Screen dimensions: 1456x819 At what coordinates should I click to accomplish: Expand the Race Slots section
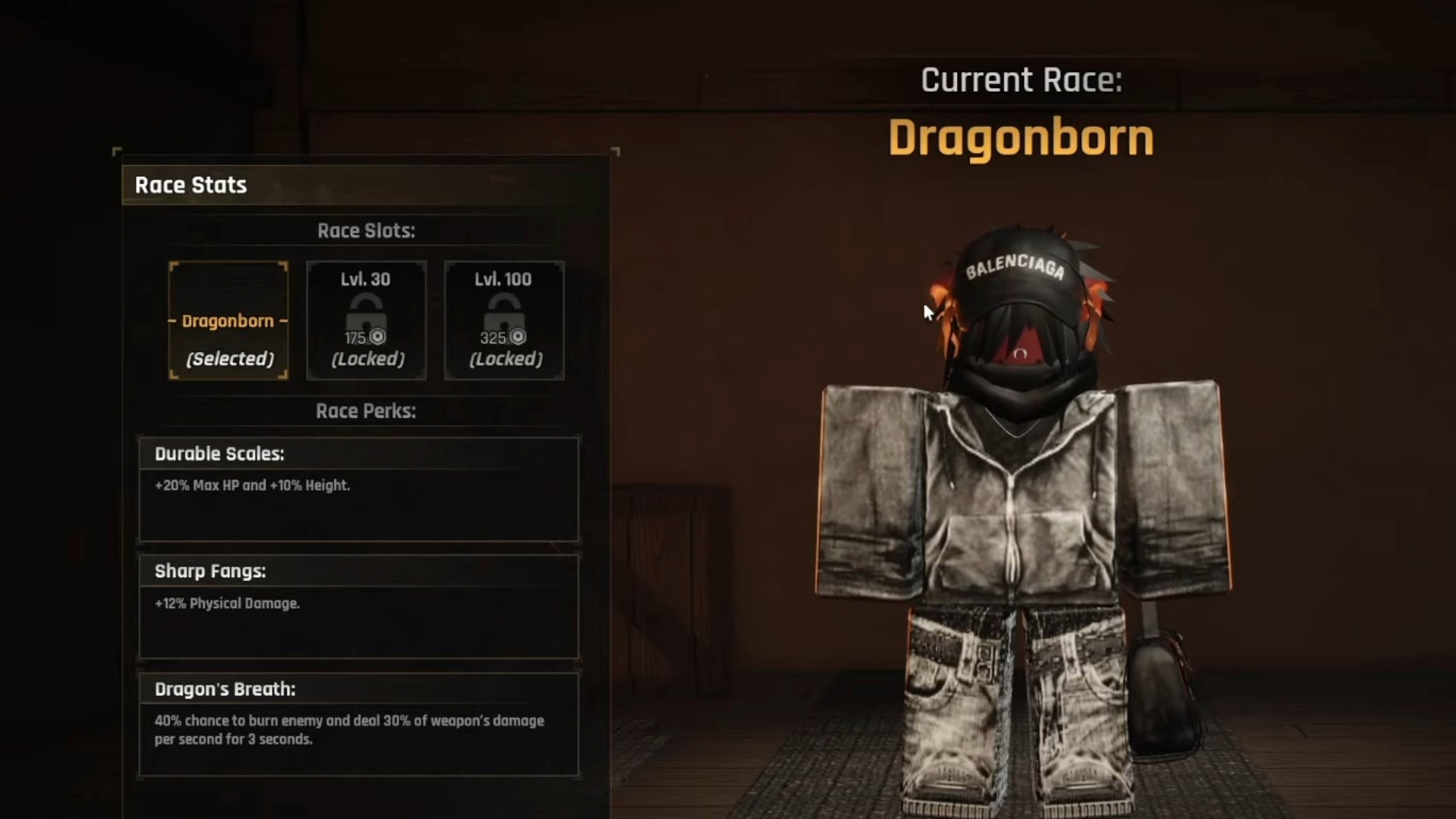coord(367,231)
